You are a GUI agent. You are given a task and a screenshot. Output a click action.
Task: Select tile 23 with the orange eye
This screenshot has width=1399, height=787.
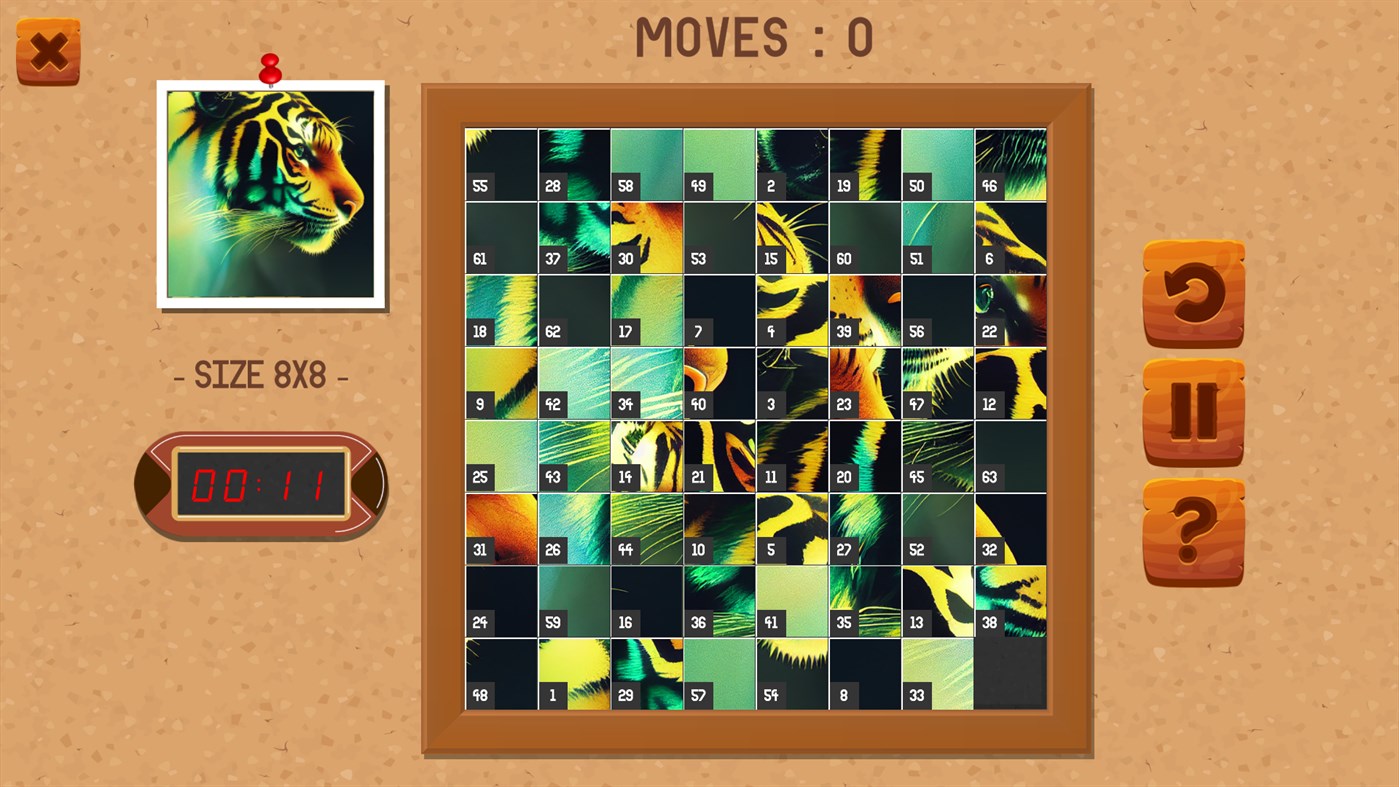pyautogui.click(x=864, y=384)
